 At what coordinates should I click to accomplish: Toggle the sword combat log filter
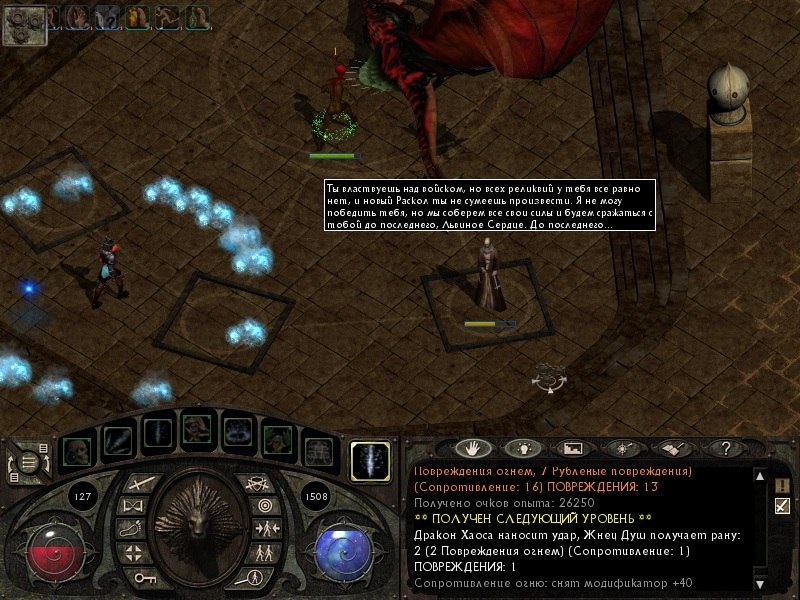tap(782, 506)
